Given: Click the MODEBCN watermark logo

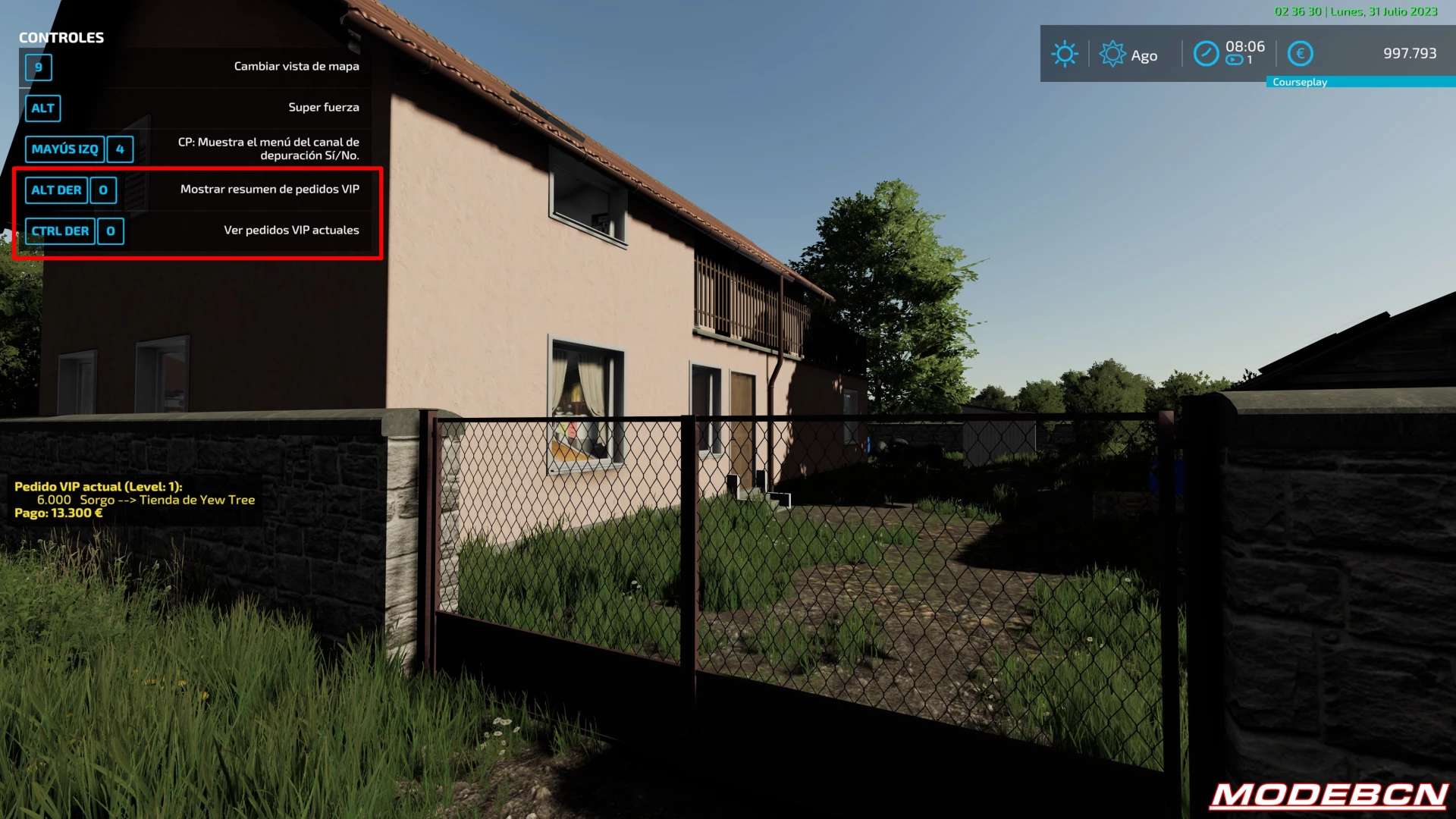Looking at the screenshot, I should coord(1329,795).
